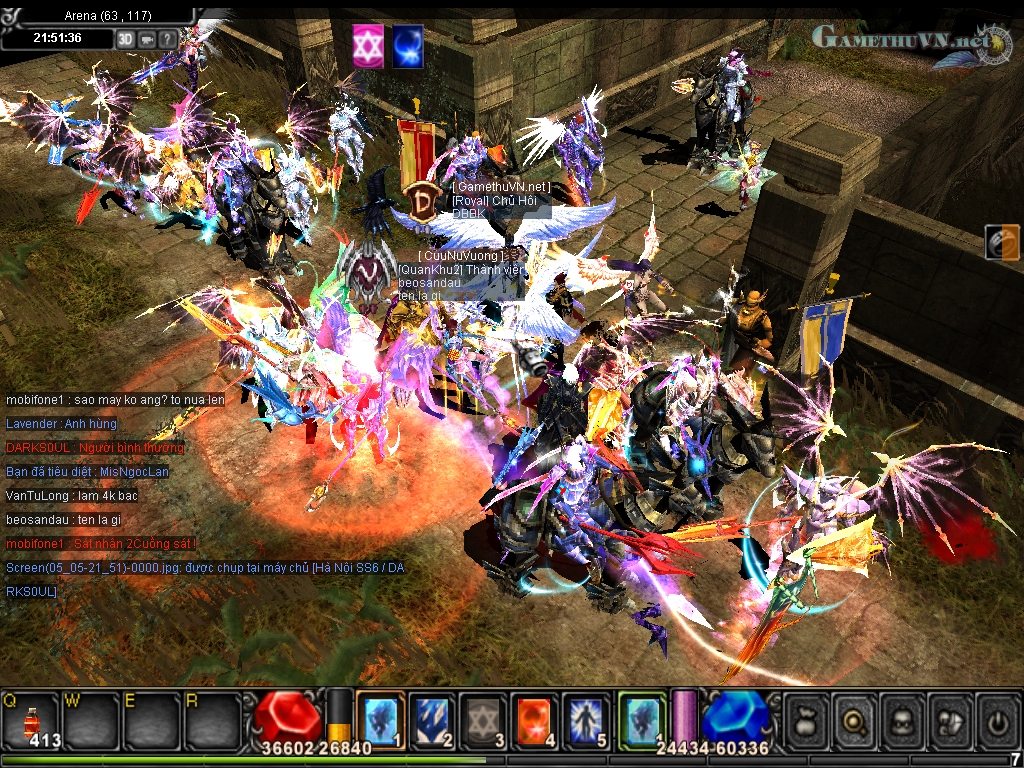Open the magnifying glass search button
Screen dimensions: 1024x768
click(855, 719)
